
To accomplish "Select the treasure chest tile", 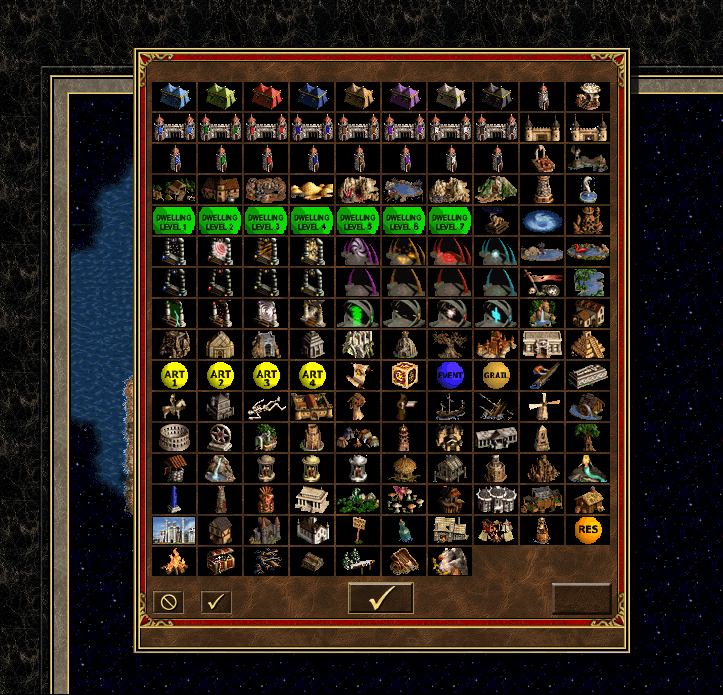I will 220,561.
